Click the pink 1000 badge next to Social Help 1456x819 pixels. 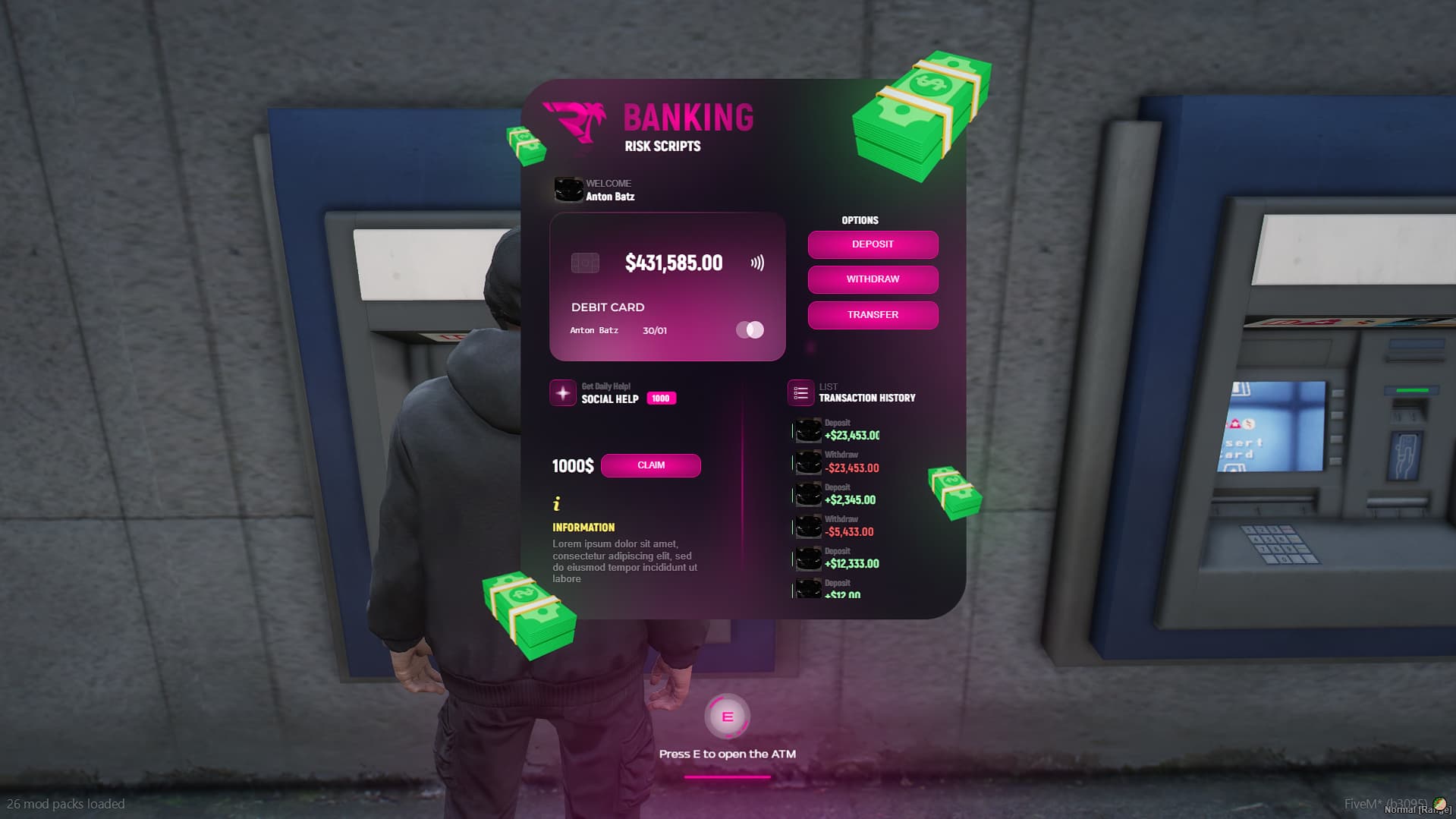pyautogui.click(x=660, y=398)
